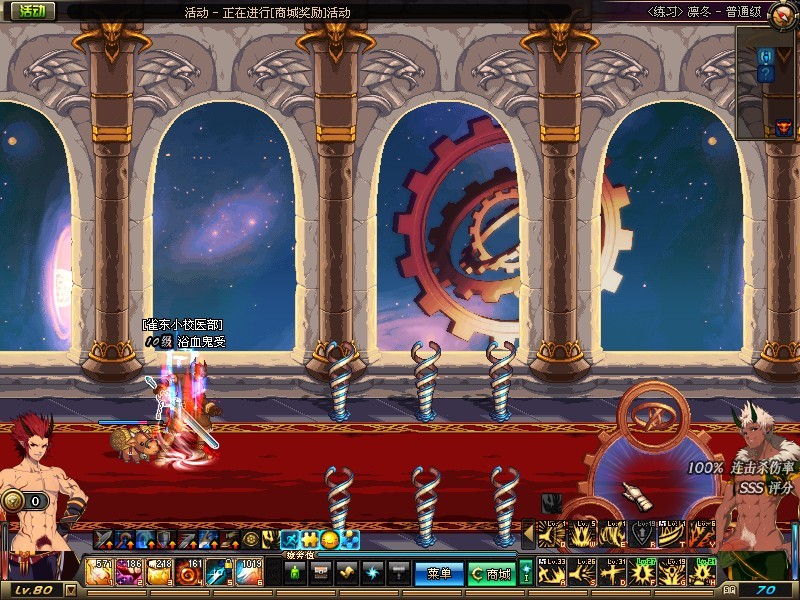
Task: Open the 菜单 menu button
Action: 439,574
